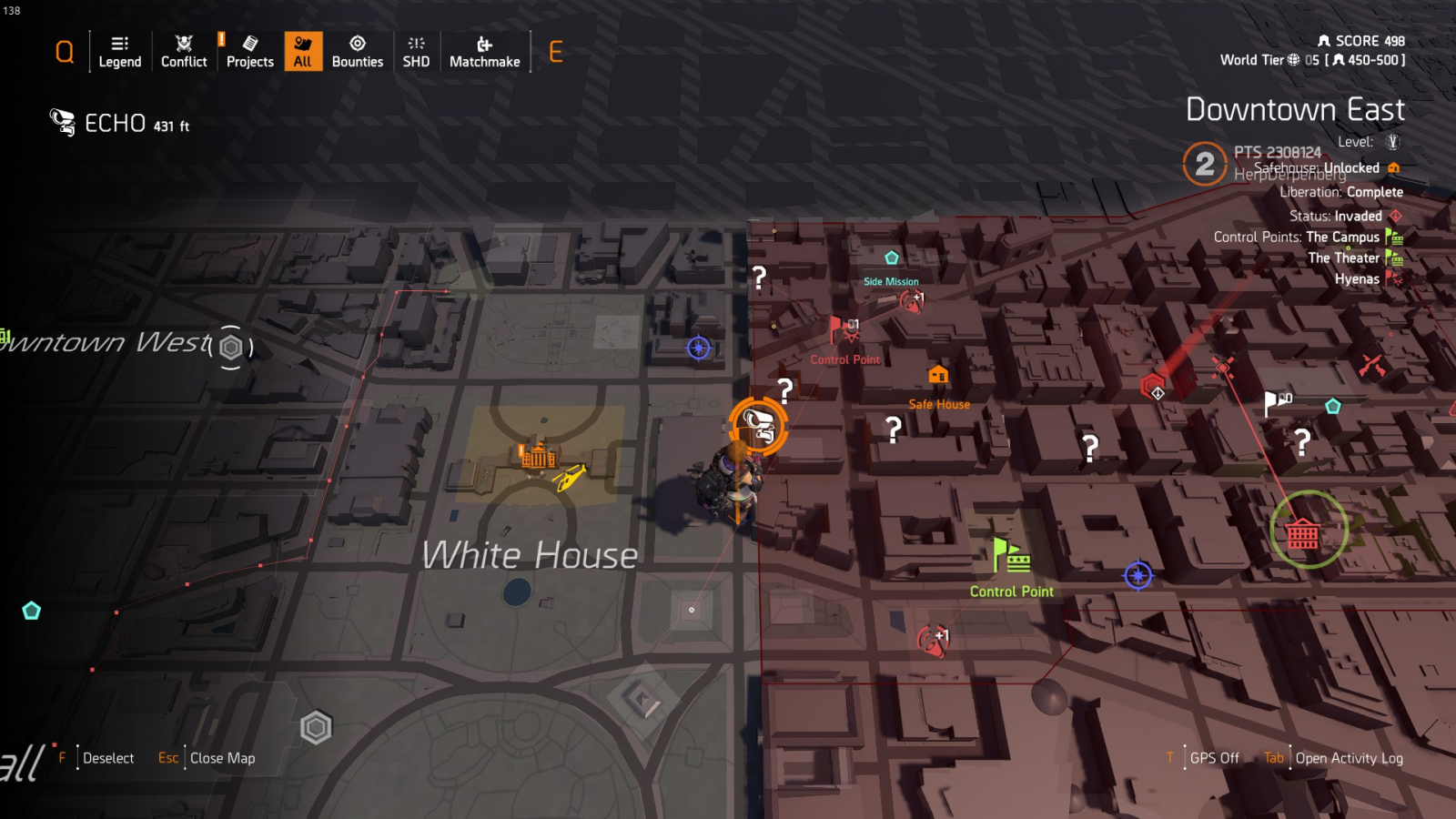Select the Side Mission pentagon marker
The image size is (1456, 819).
(892, 258)
